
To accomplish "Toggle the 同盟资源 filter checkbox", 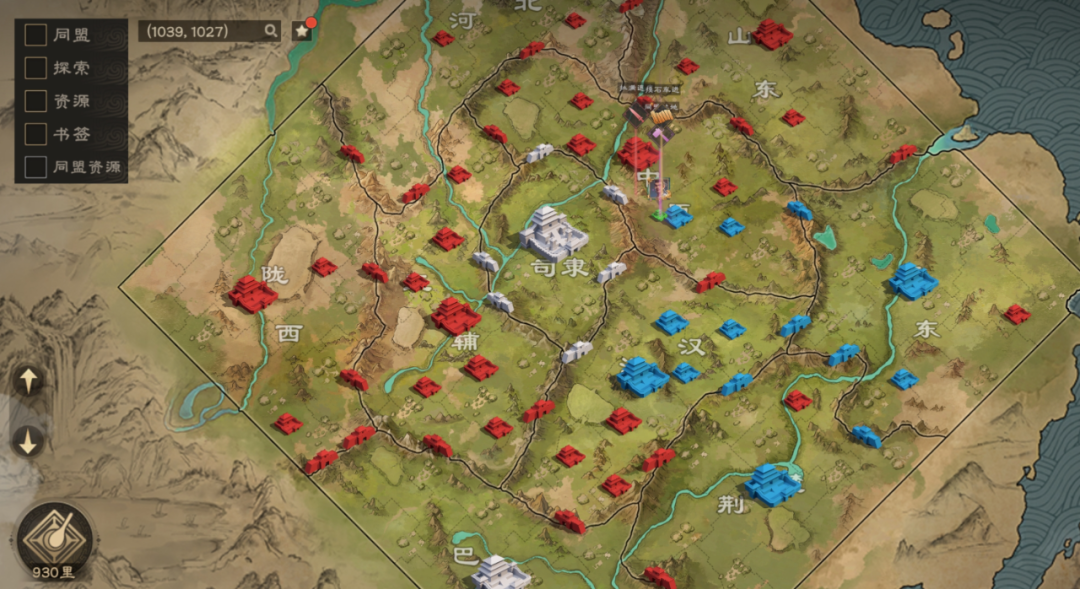I will point(36,166).
